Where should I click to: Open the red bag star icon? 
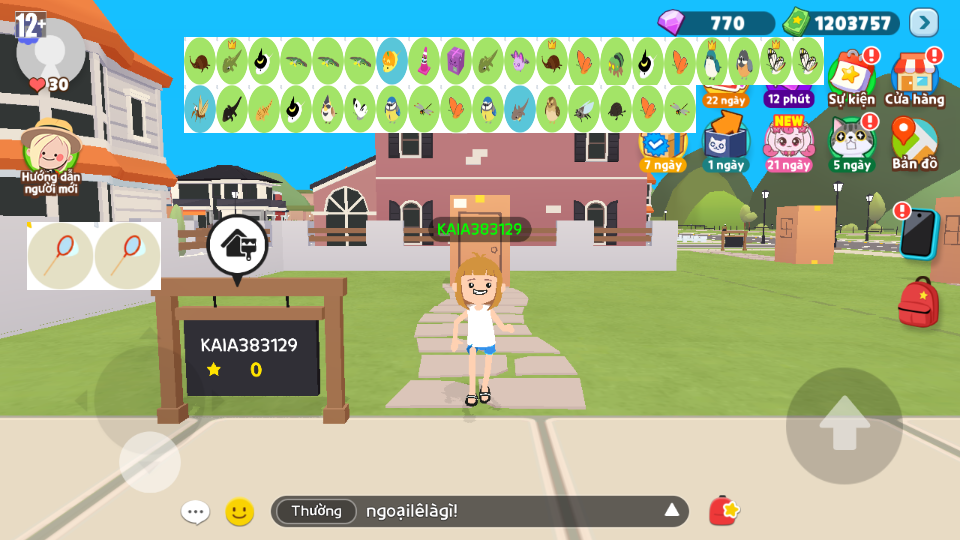(x=723, y=511)
